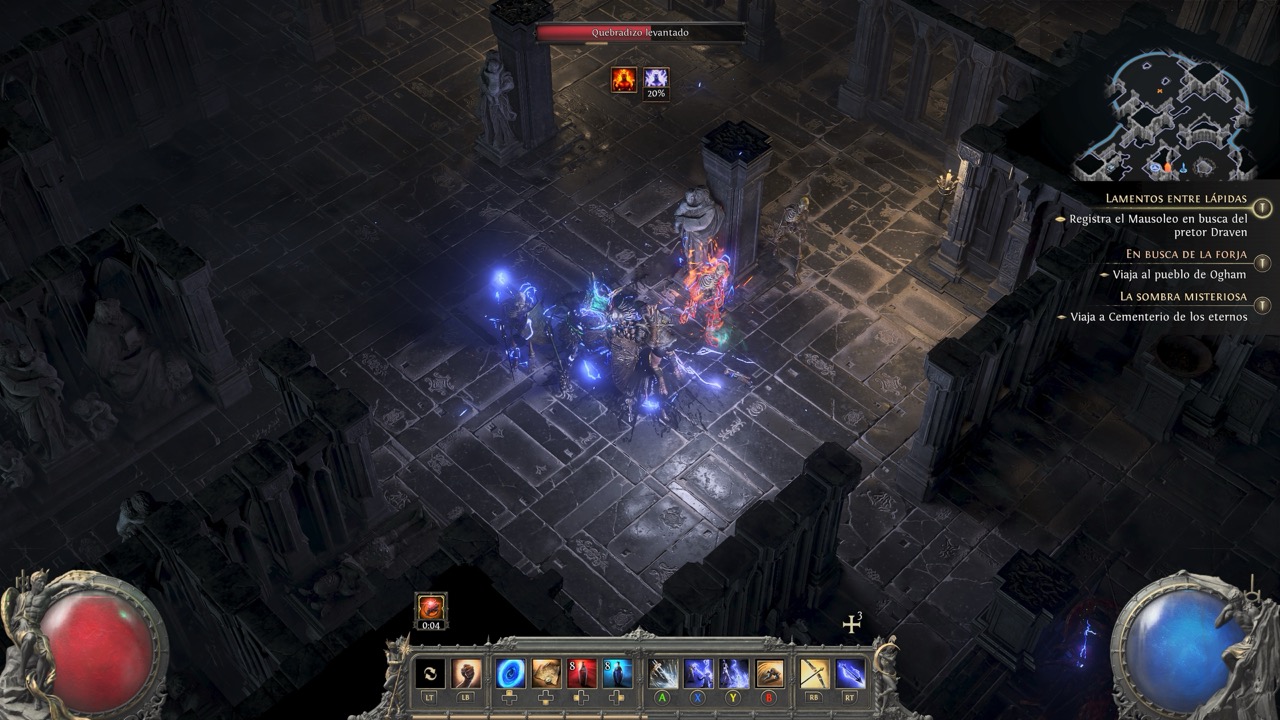Select the basic bow attack skill

[x=814, y=673]
